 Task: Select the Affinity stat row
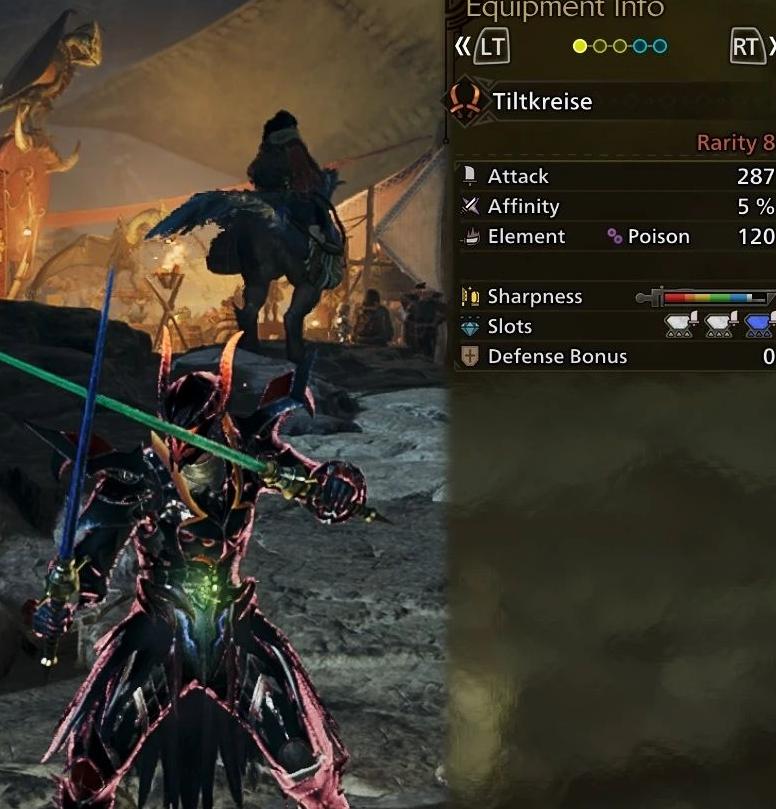[615, 207]
